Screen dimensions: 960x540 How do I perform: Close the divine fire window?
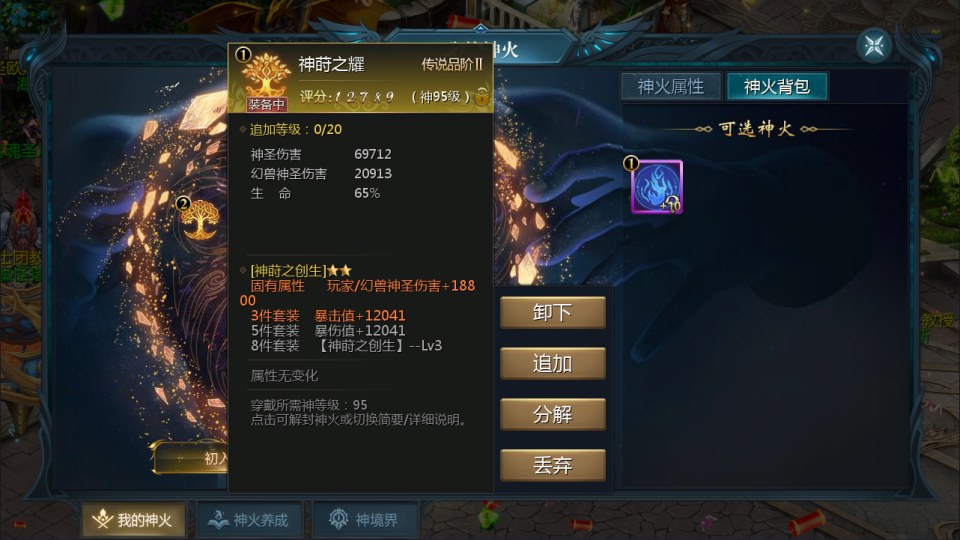pos(873,45)
